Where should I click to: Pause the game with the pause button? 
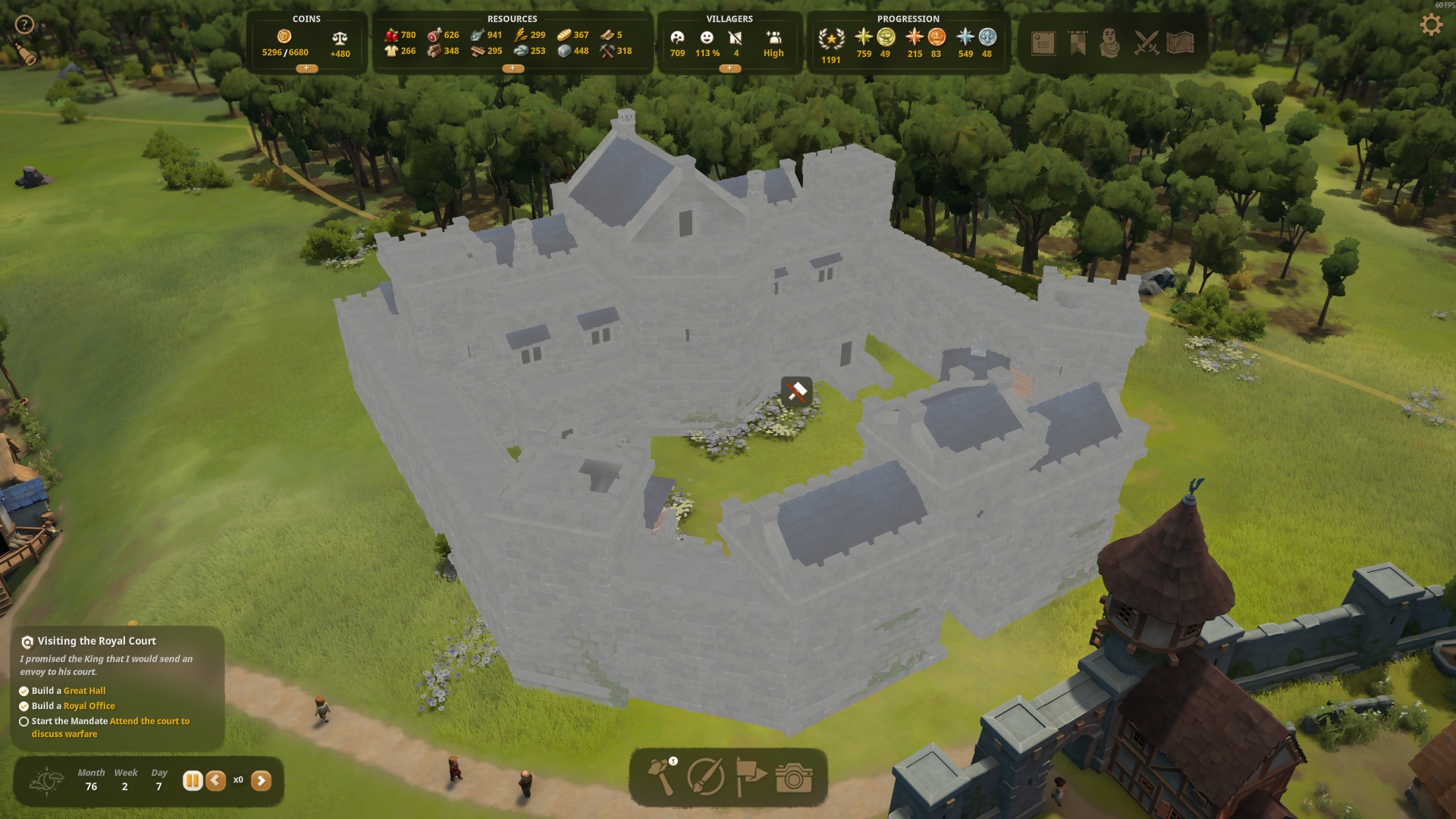[x=193, y=780]
